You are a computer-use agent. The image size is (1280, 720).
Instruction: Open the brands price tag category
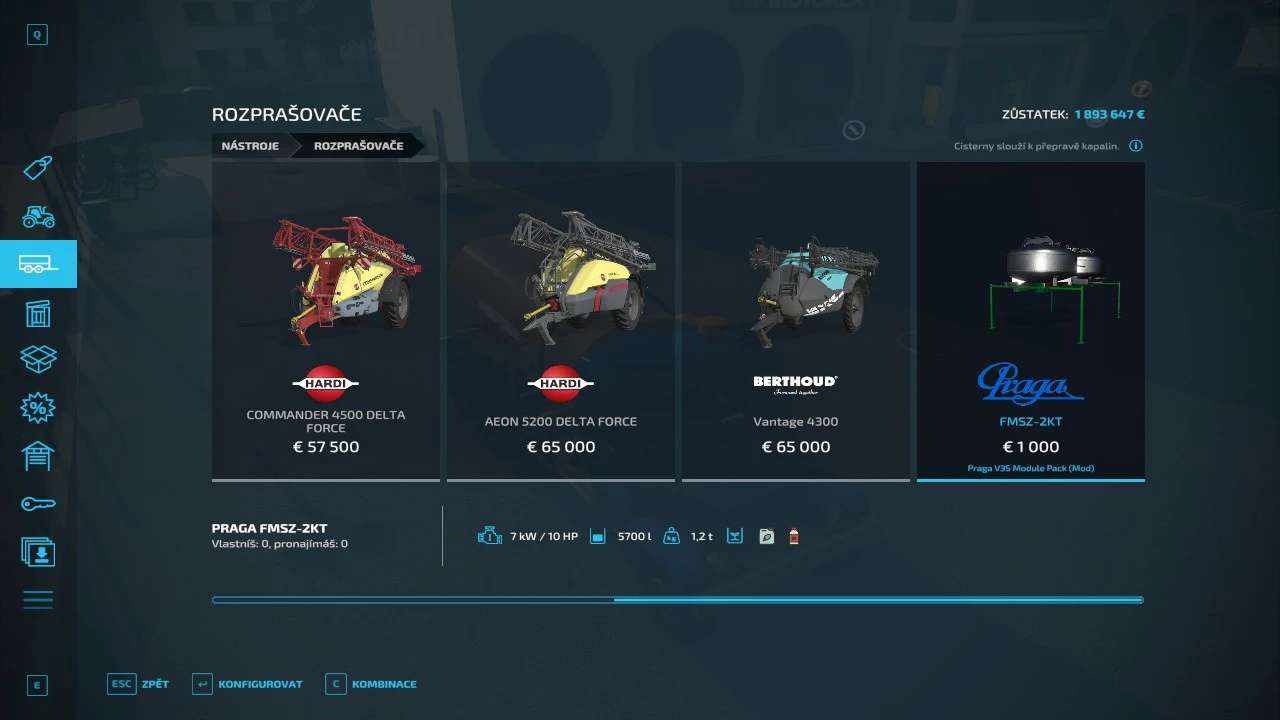tap(38, 167)
